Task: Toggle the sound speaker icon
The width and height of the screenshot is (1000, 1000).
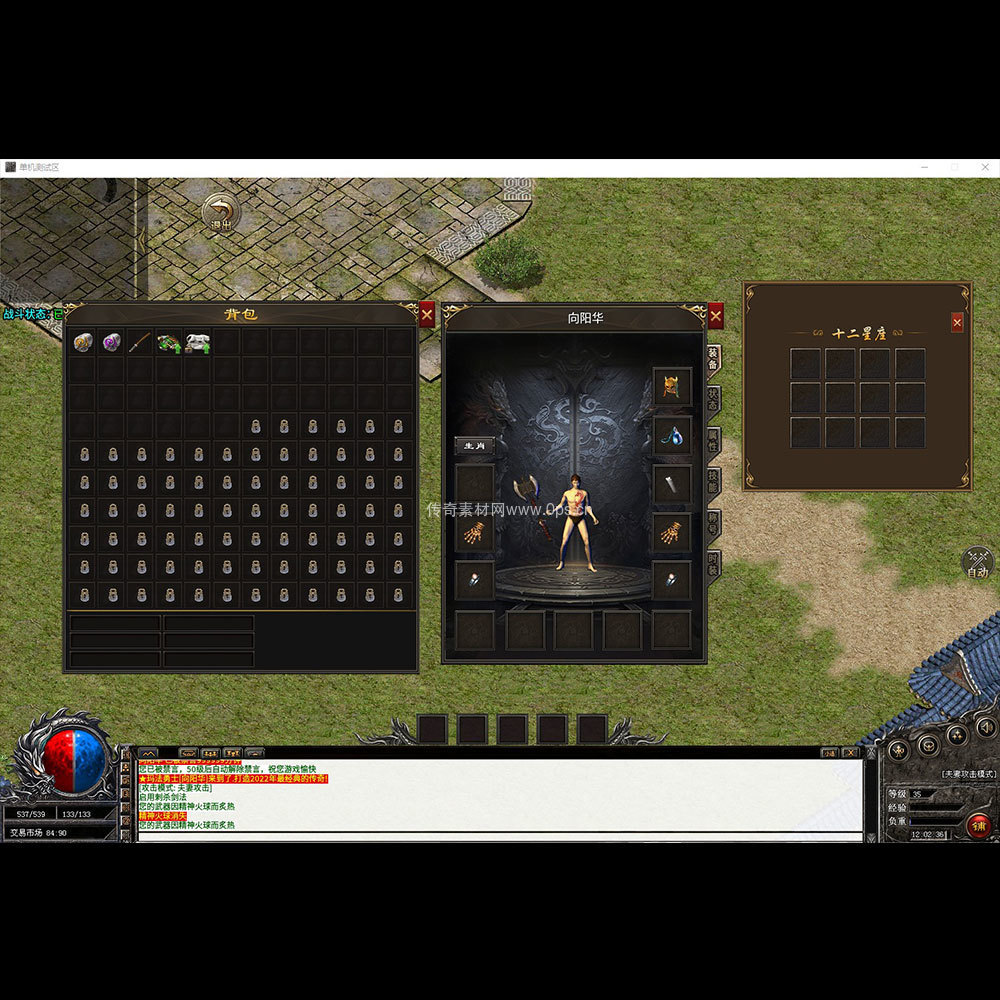Action: pyautogui.click(x=985, y=727)
